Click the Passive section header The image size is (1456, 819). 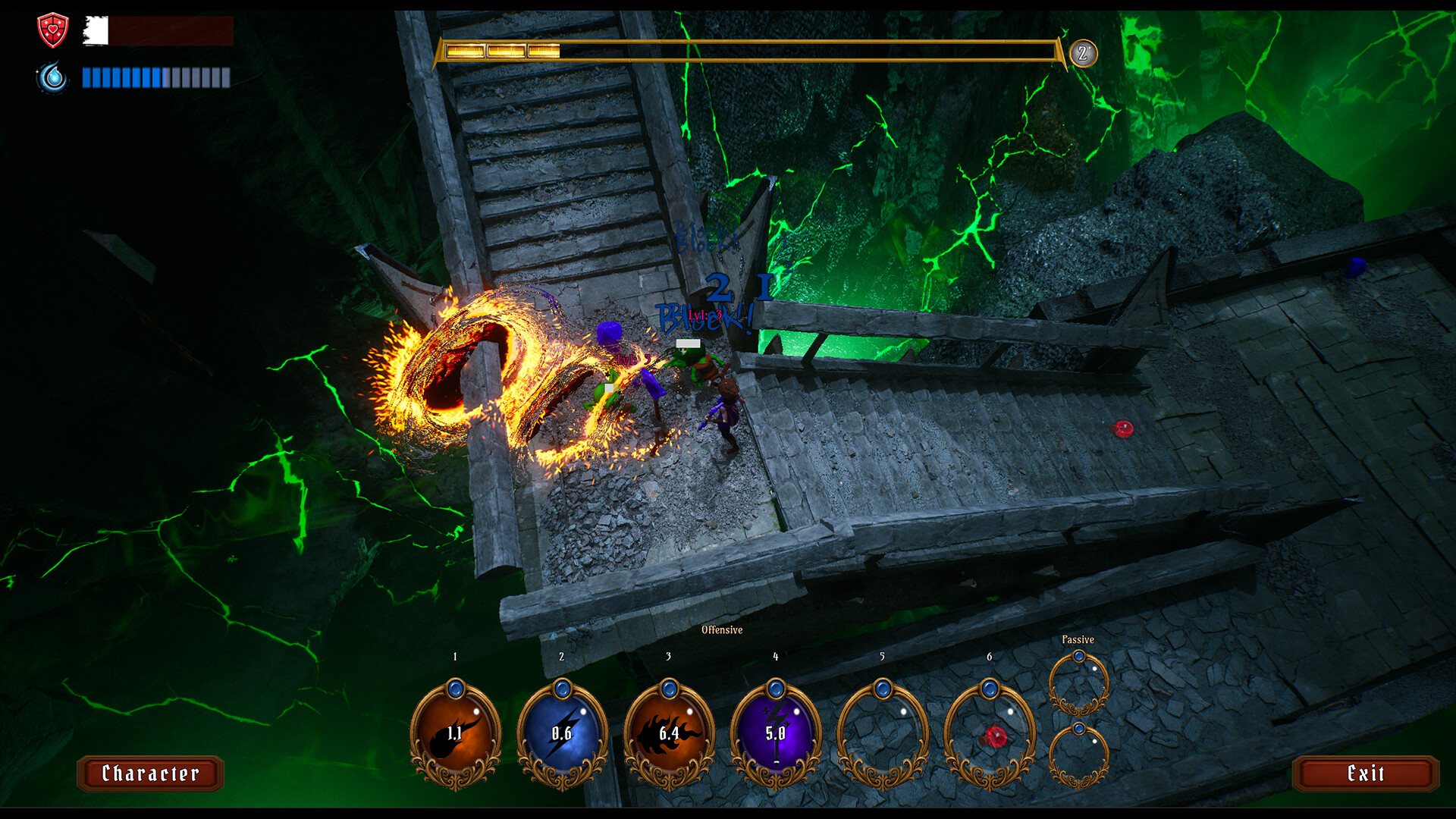(x=1078, y=639)
